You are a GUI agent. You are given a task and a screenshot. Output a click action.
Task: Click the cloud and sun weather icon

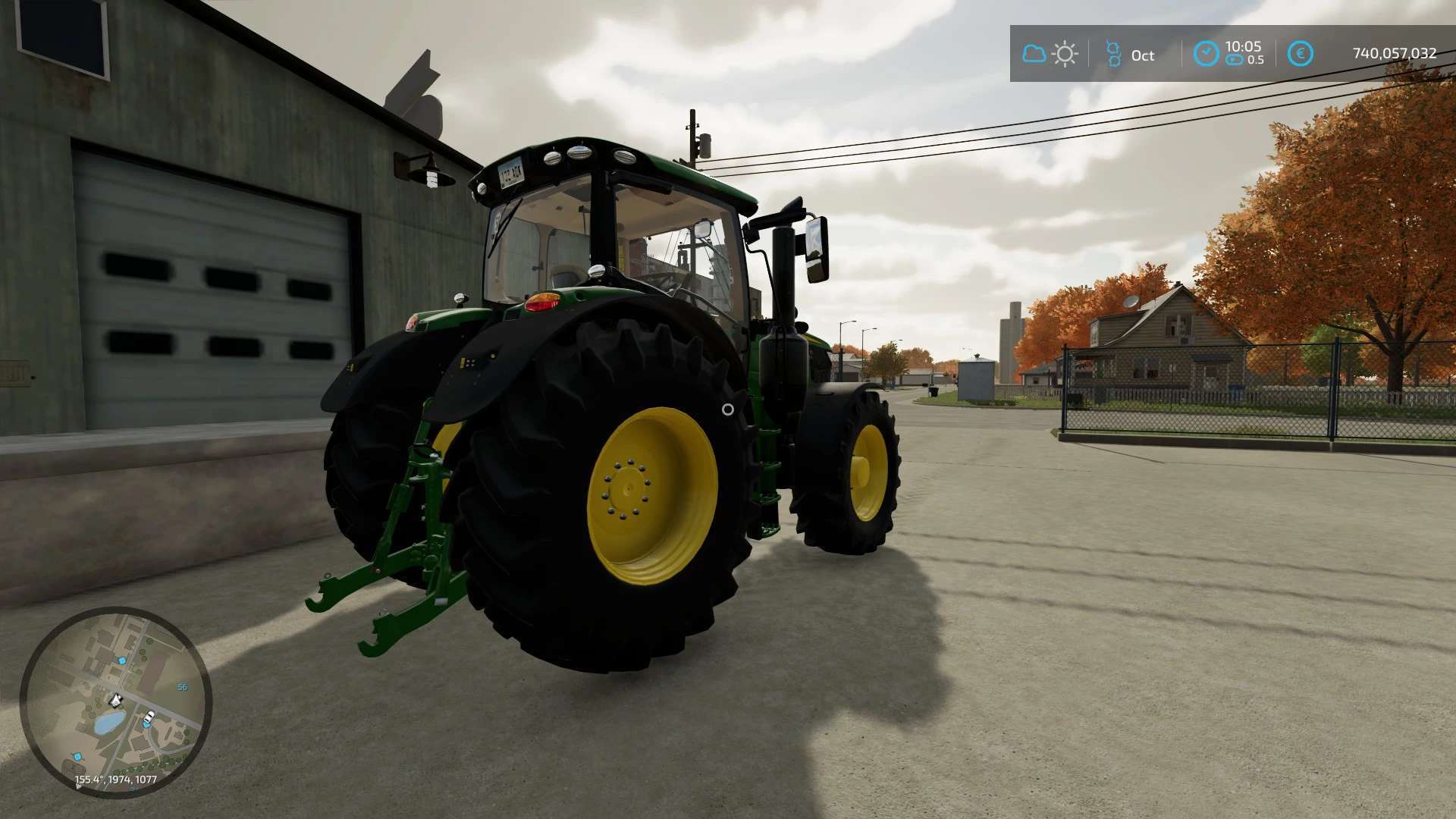click(1050, 54)
